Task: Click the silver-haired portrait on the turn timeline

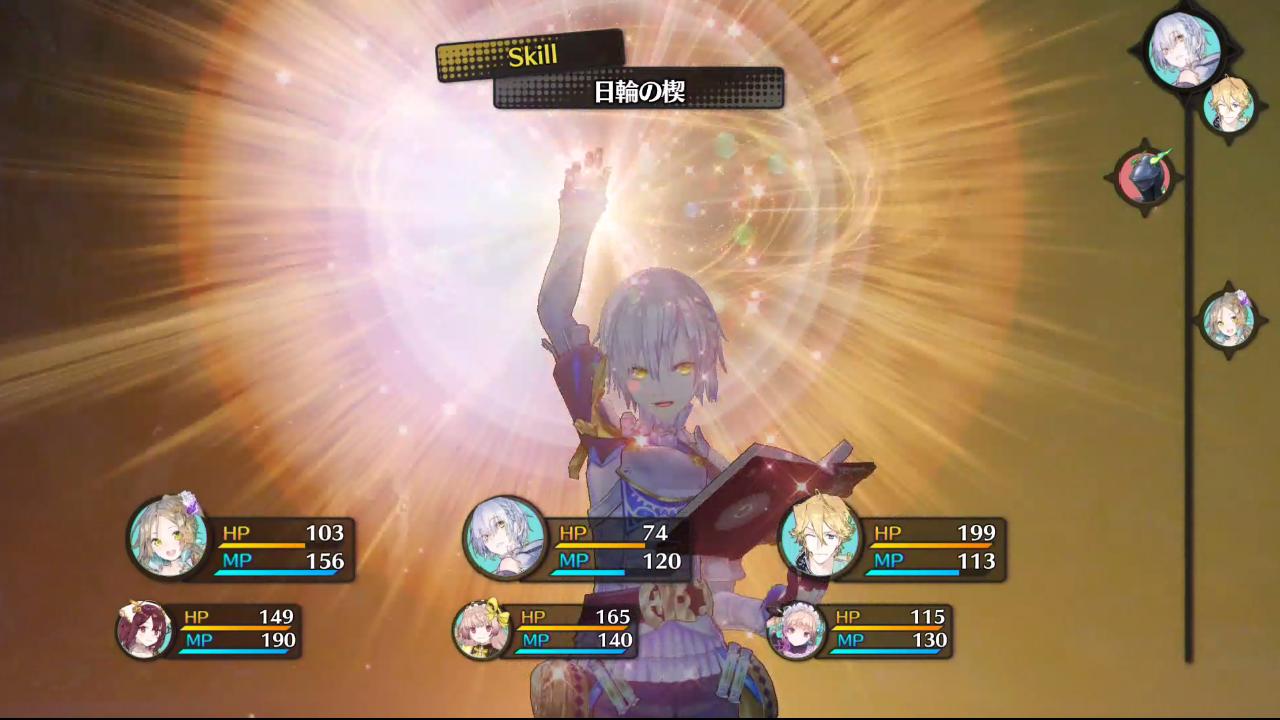Action: pos(1185,47)
